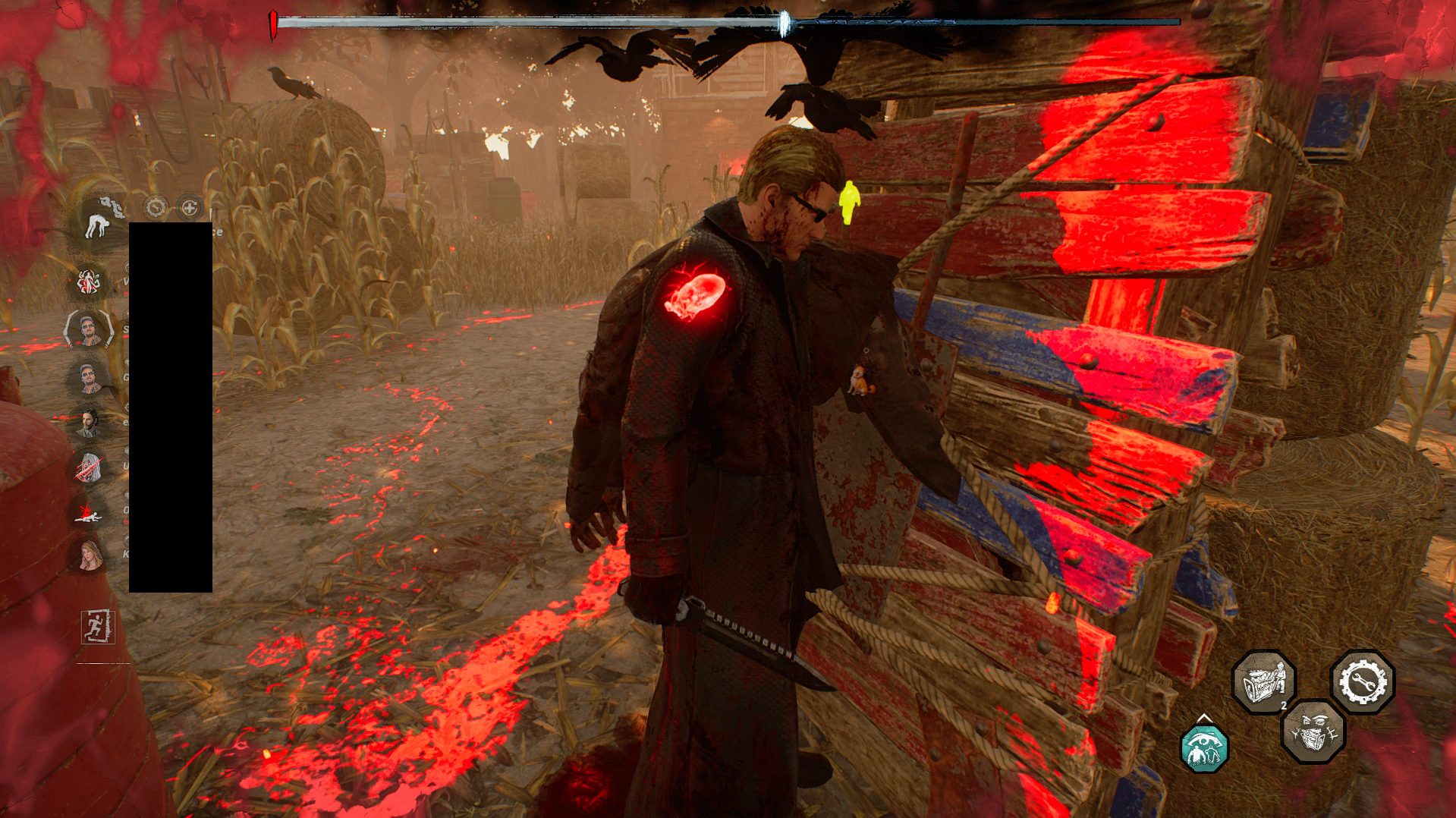Click the stack counter 2 on the chest perk
The image size is (1456, 818).
pyautogui.click(x=1284, y=706)
